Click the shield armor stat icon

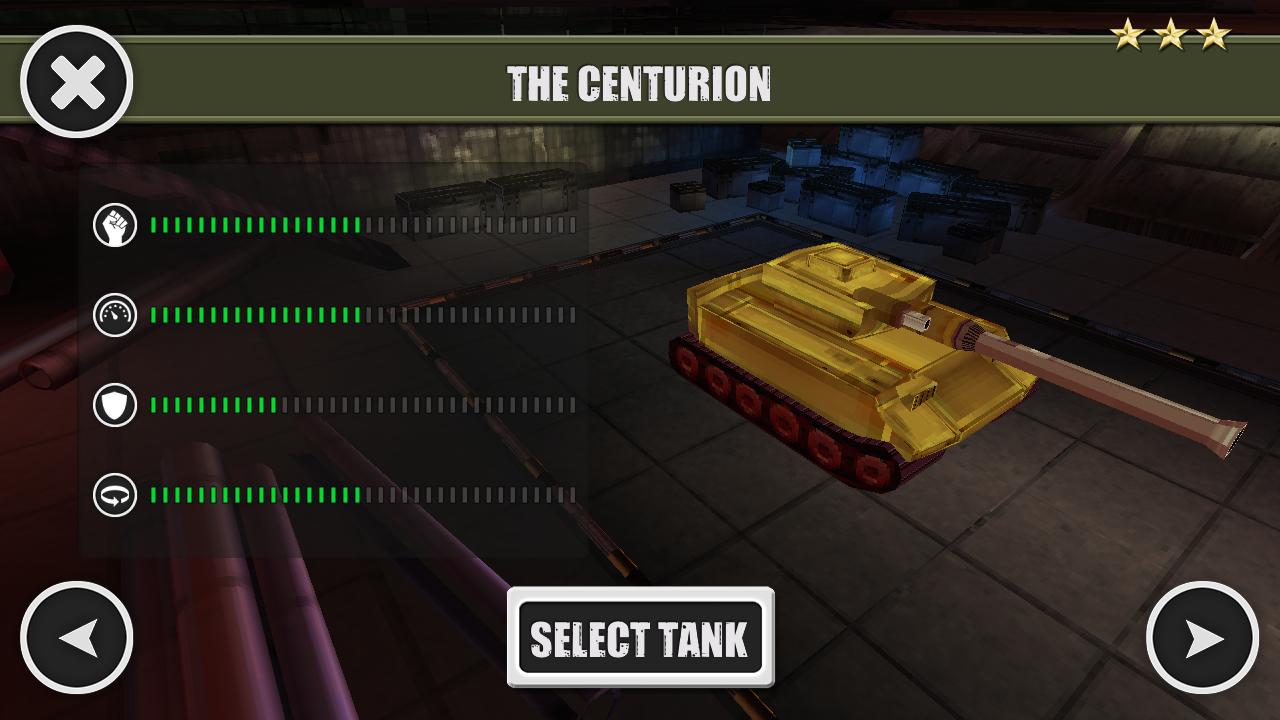click(115, 403)
